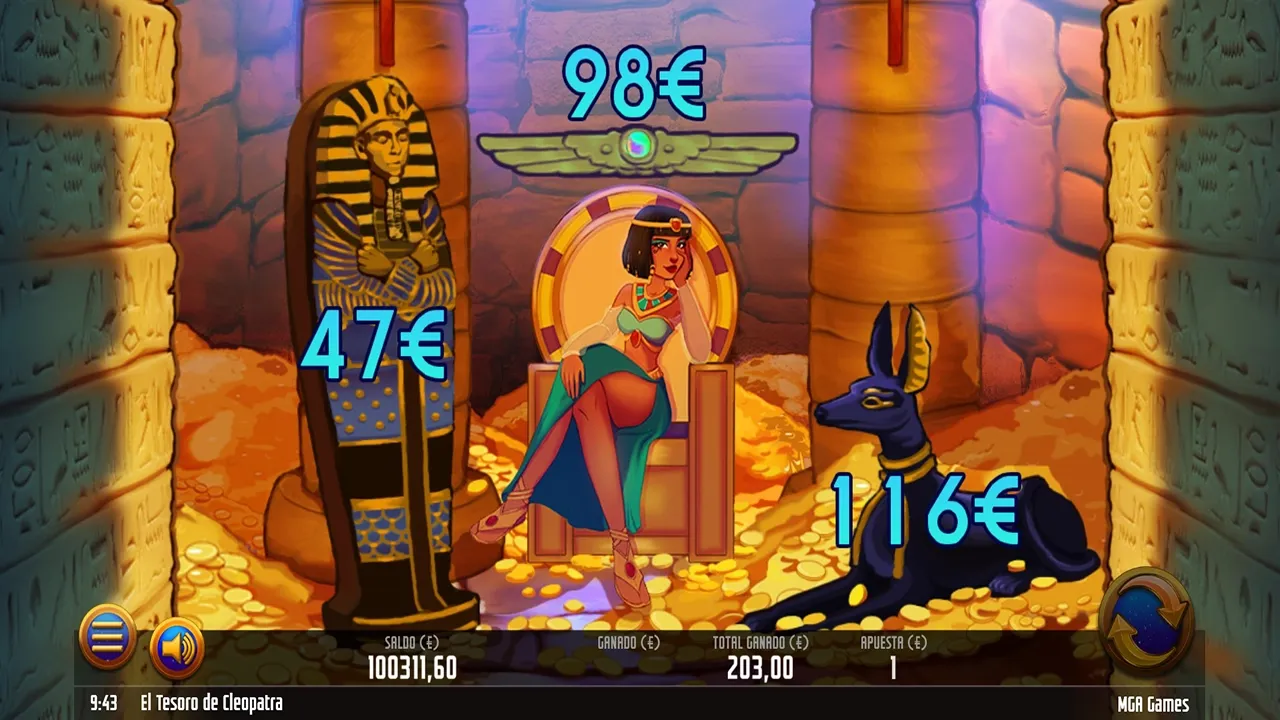Select the 47€ prize text
The width and height of the screenshot is (1280, 720).
[373, 346]
